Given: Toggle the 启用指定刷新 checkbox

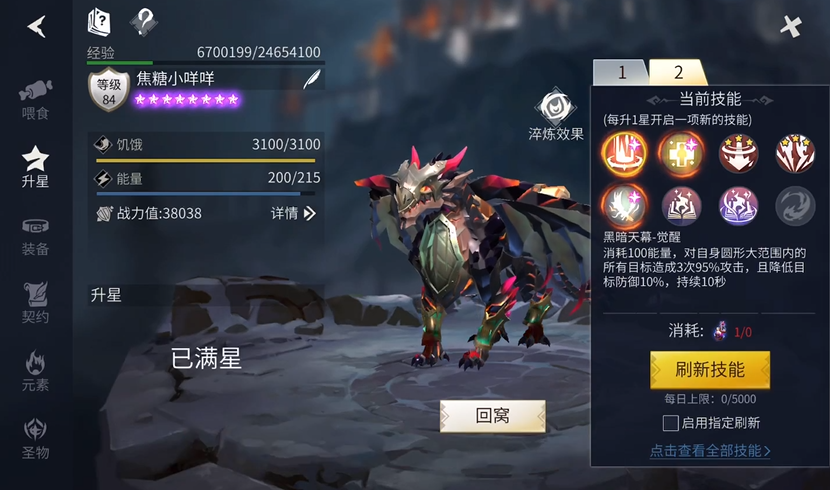Looking at the screenshot, I should coord(671,423).
